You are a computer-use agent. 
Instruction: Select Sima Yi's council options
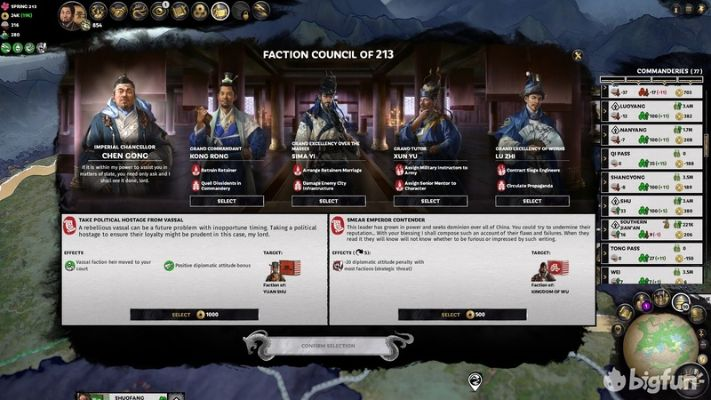coord(329,201)
